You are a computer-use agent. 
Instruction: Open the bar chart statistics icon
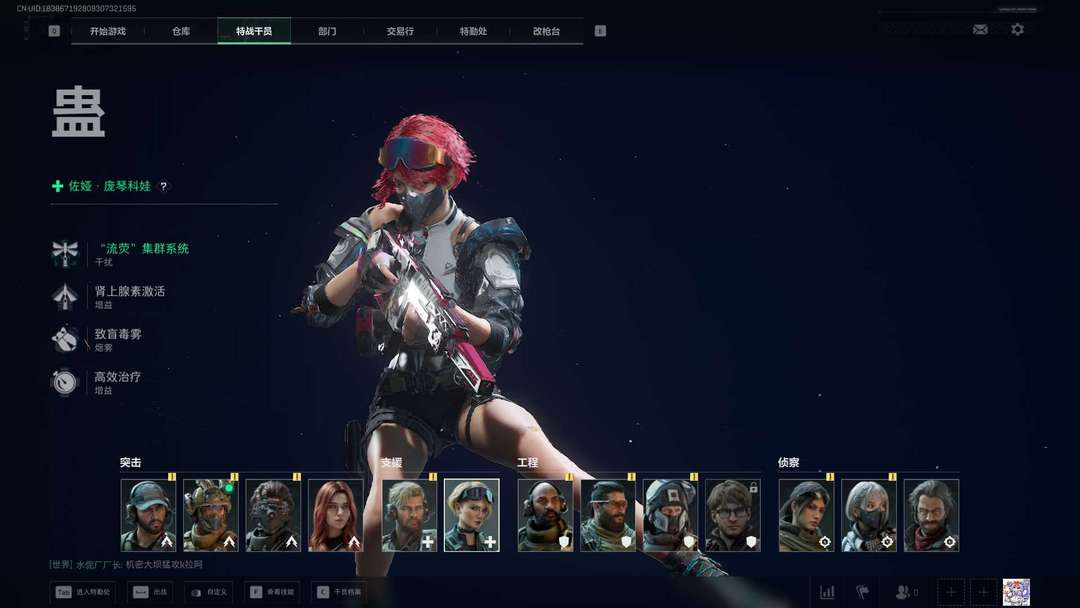(x=827, y=592)
